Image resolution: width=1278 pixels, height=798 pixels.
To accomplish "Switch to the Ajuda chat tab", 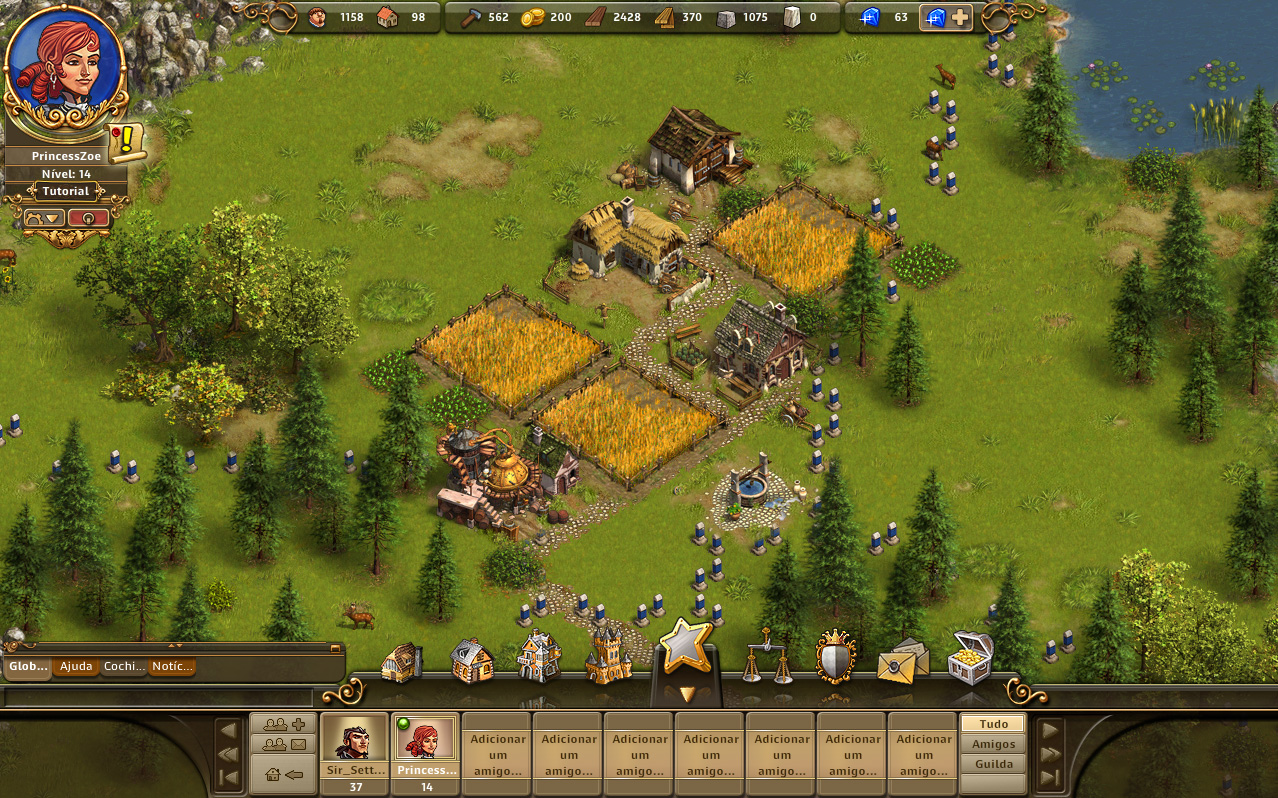I will click(76, 666).
